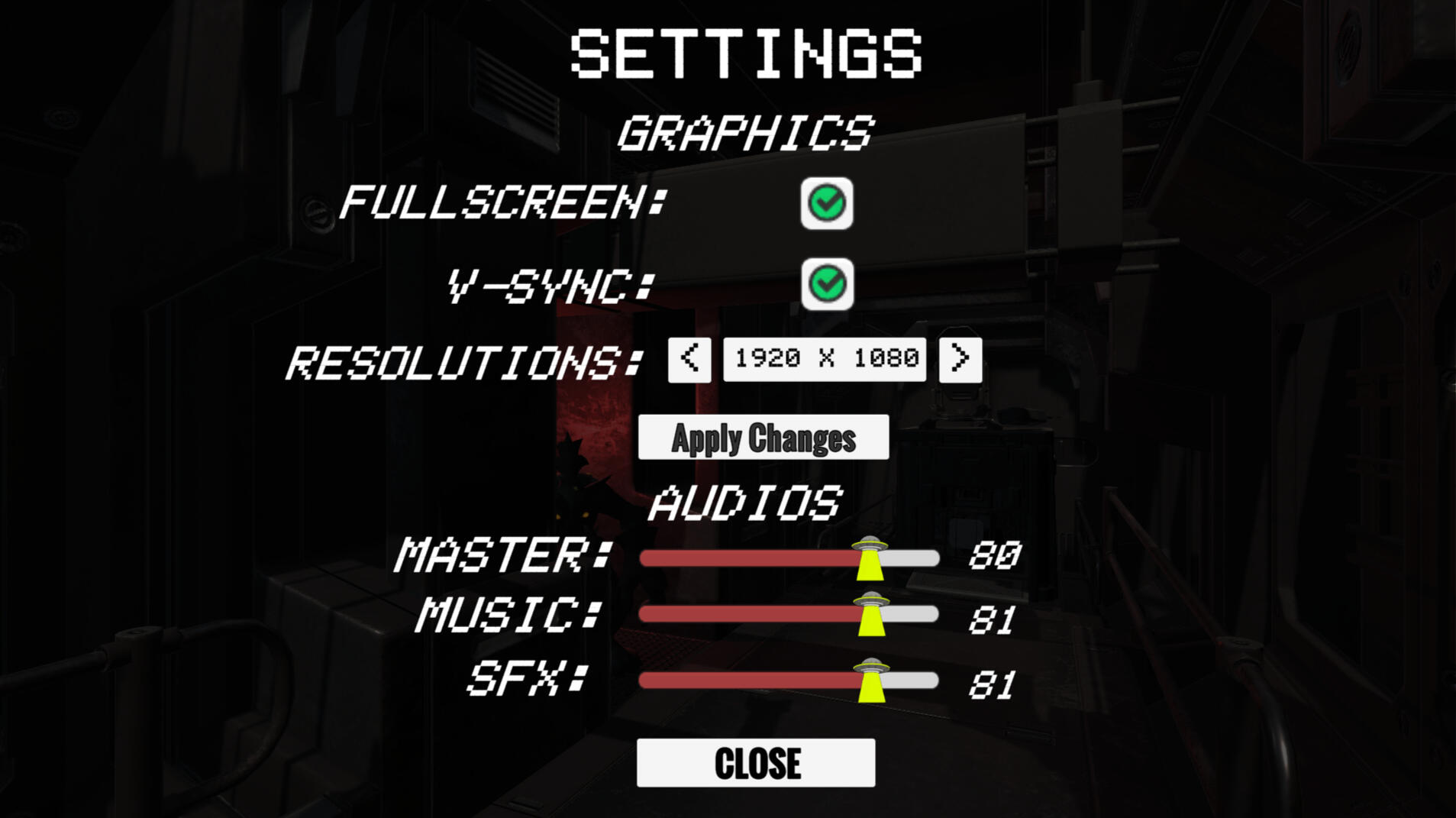Select the AUDIOS section header
The width and height of the screenshot is (1456, 818).
744,503
